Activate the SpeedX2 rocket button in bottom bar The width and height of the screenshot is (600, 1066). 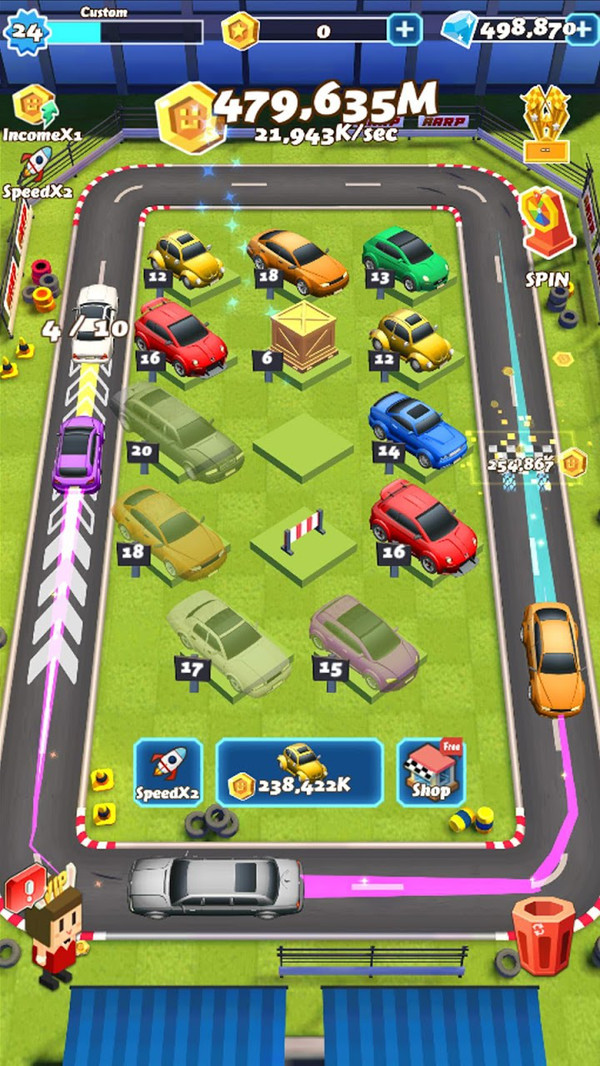coord(168,773)
